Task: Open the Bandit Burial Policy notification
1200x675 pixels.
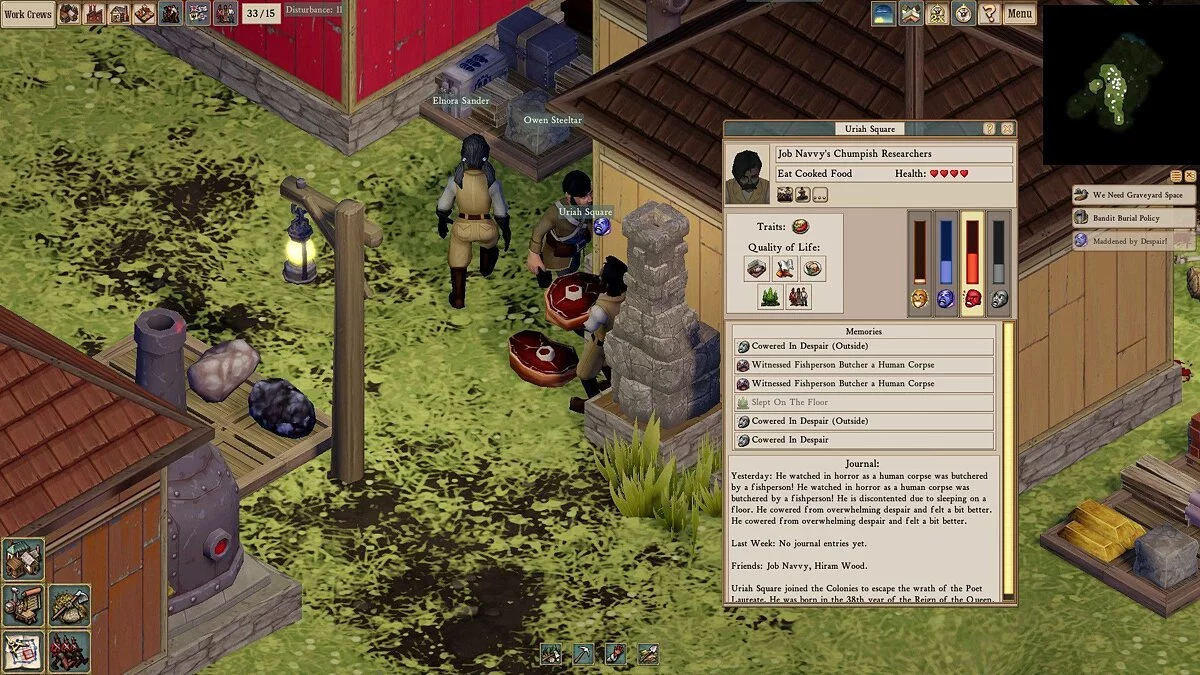Action: (1133, 218)
